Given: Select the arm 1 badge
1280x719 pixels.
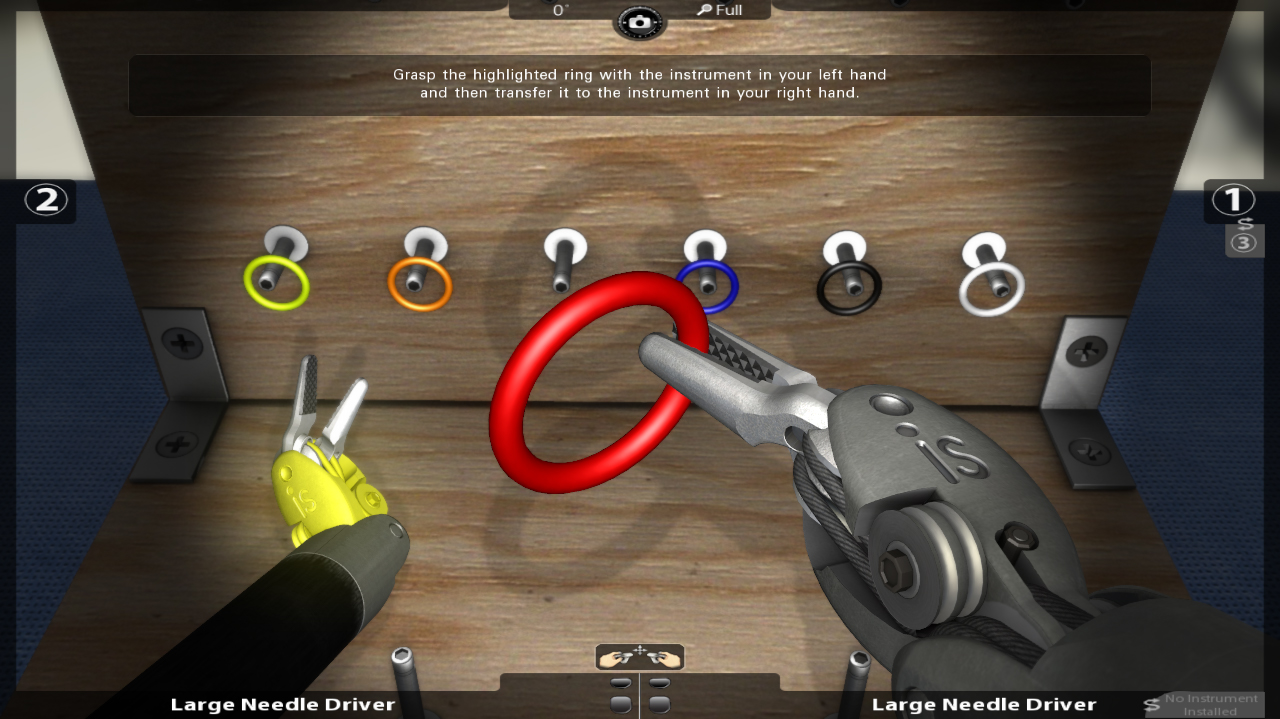Looking at the screenshot, I should (1233, 200).
